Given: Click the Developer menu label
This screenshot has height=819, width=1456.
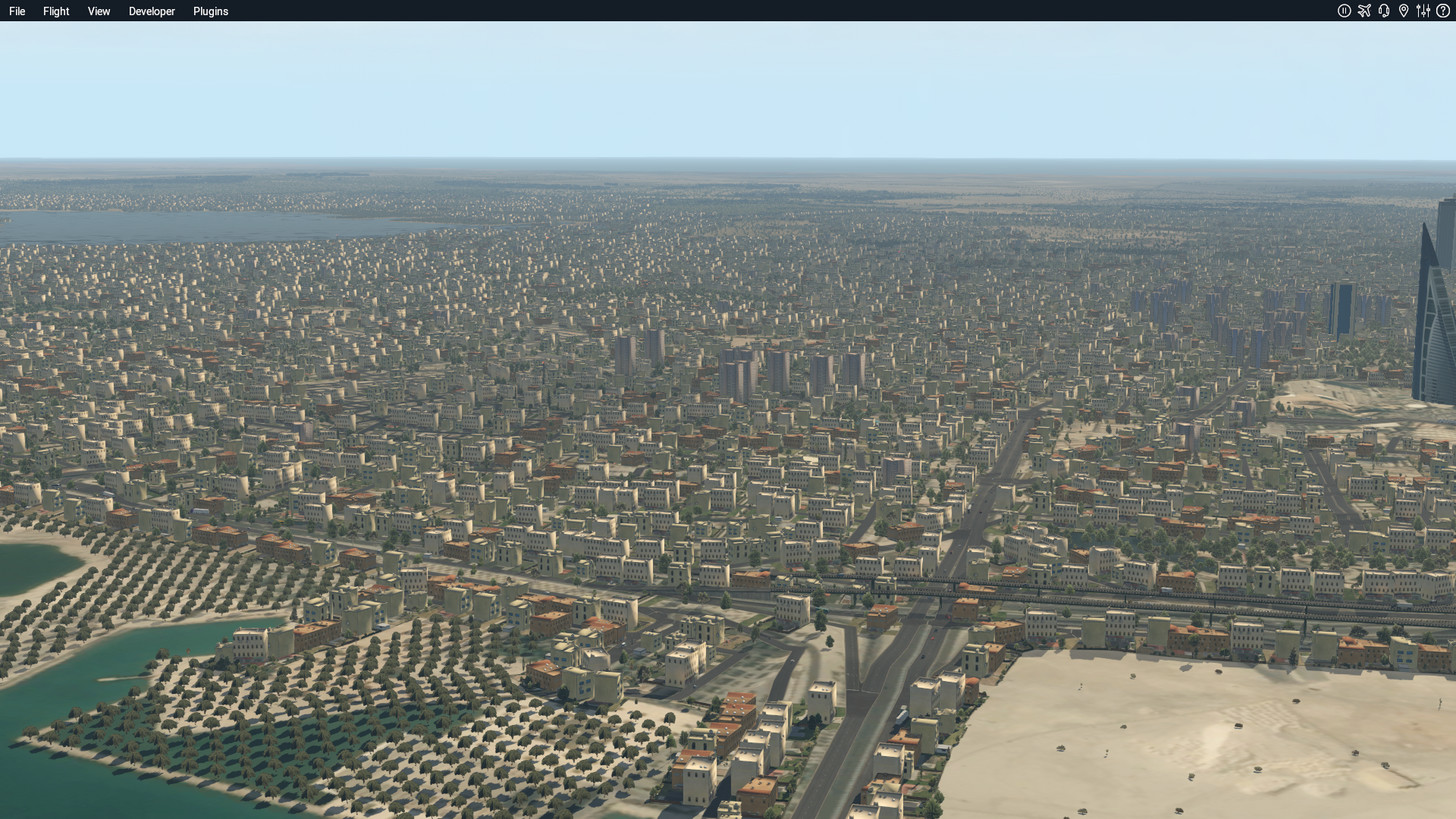Looking at the screenshot, I should pos(151,11).
